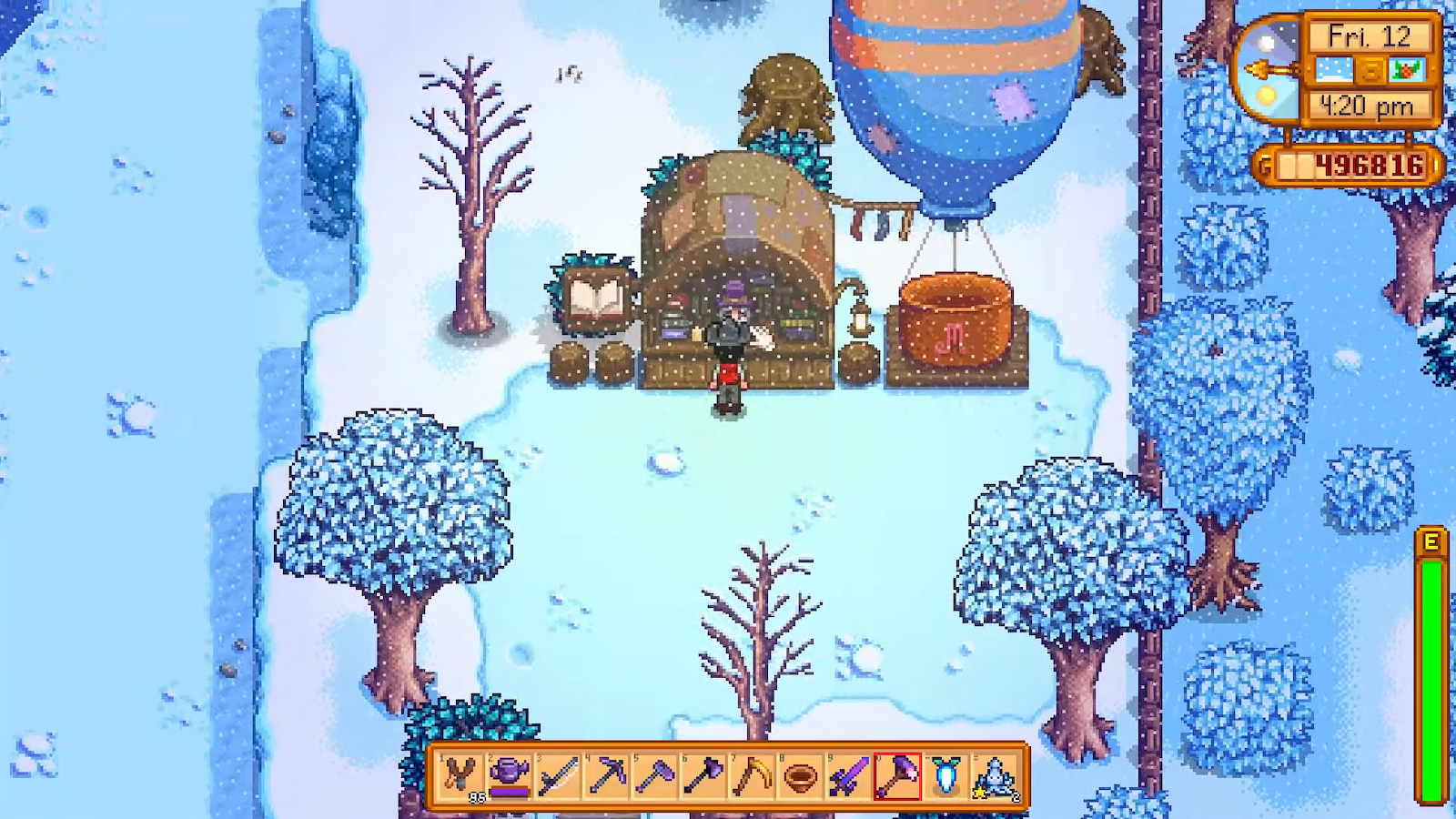Select the golden scythe slot
The image size is (1456, 819).
753,777
